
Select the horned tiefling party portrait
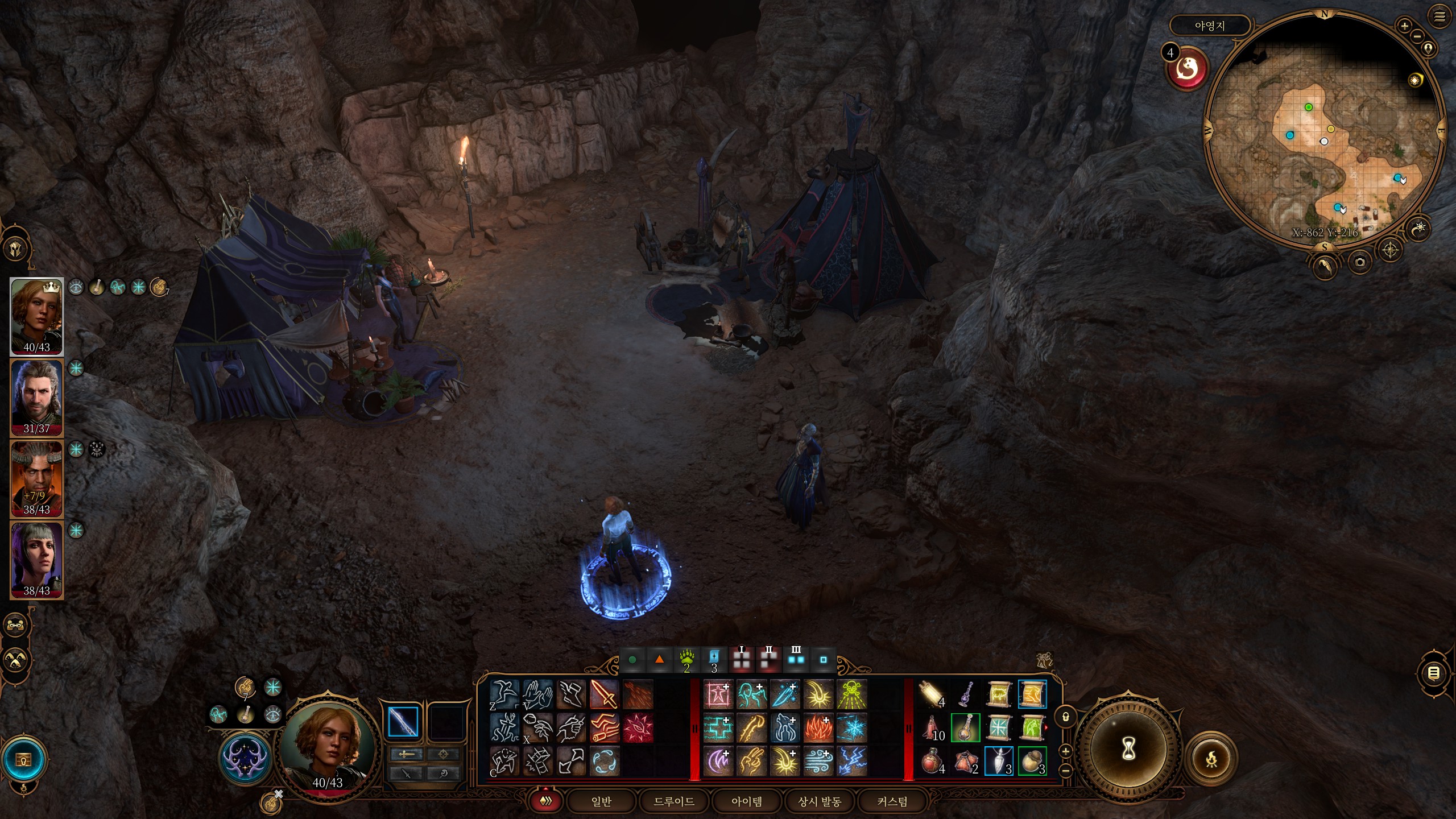point(36,478)
